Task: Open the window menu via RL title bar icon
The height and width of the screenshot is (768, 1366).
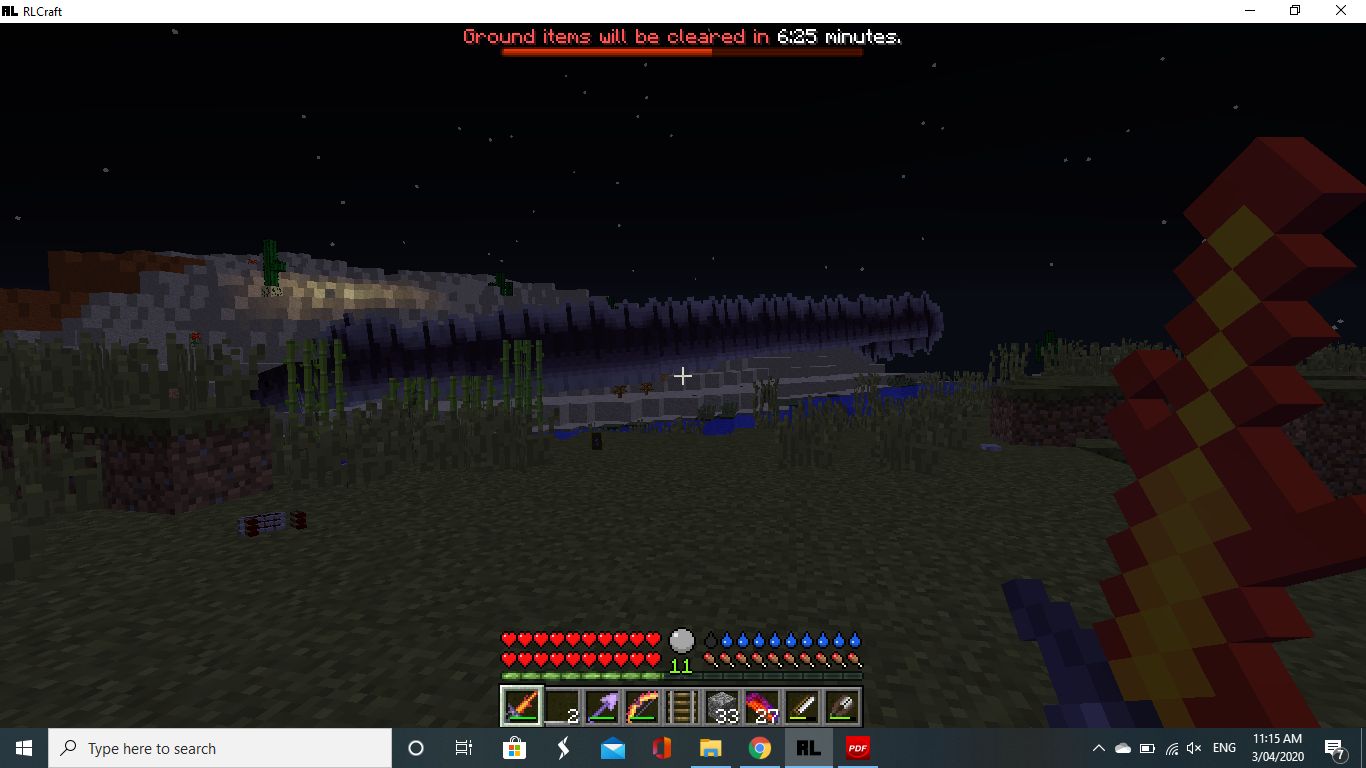Action: coord(11,10)
